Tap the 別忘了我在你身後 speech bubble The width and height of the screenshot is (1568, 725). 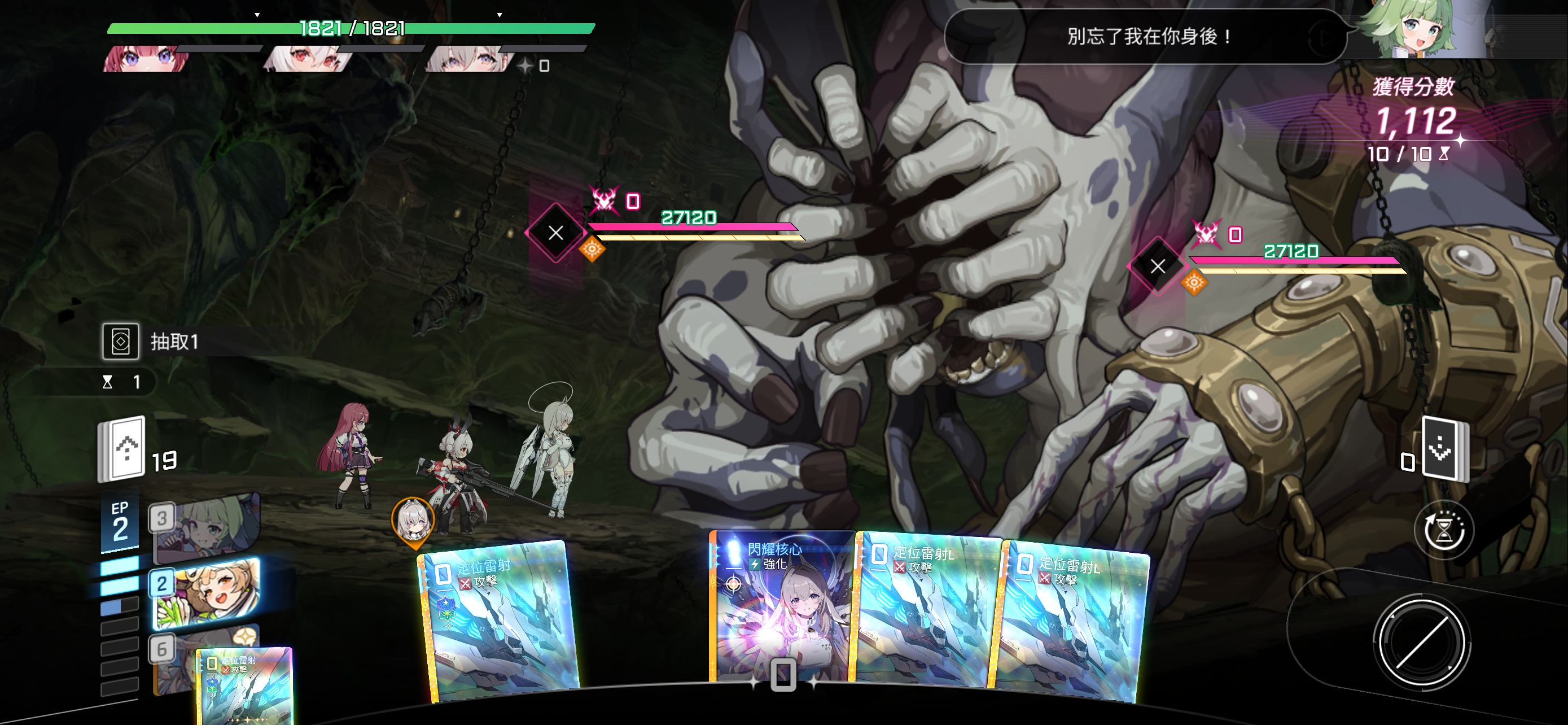(x=1144, y=37)
